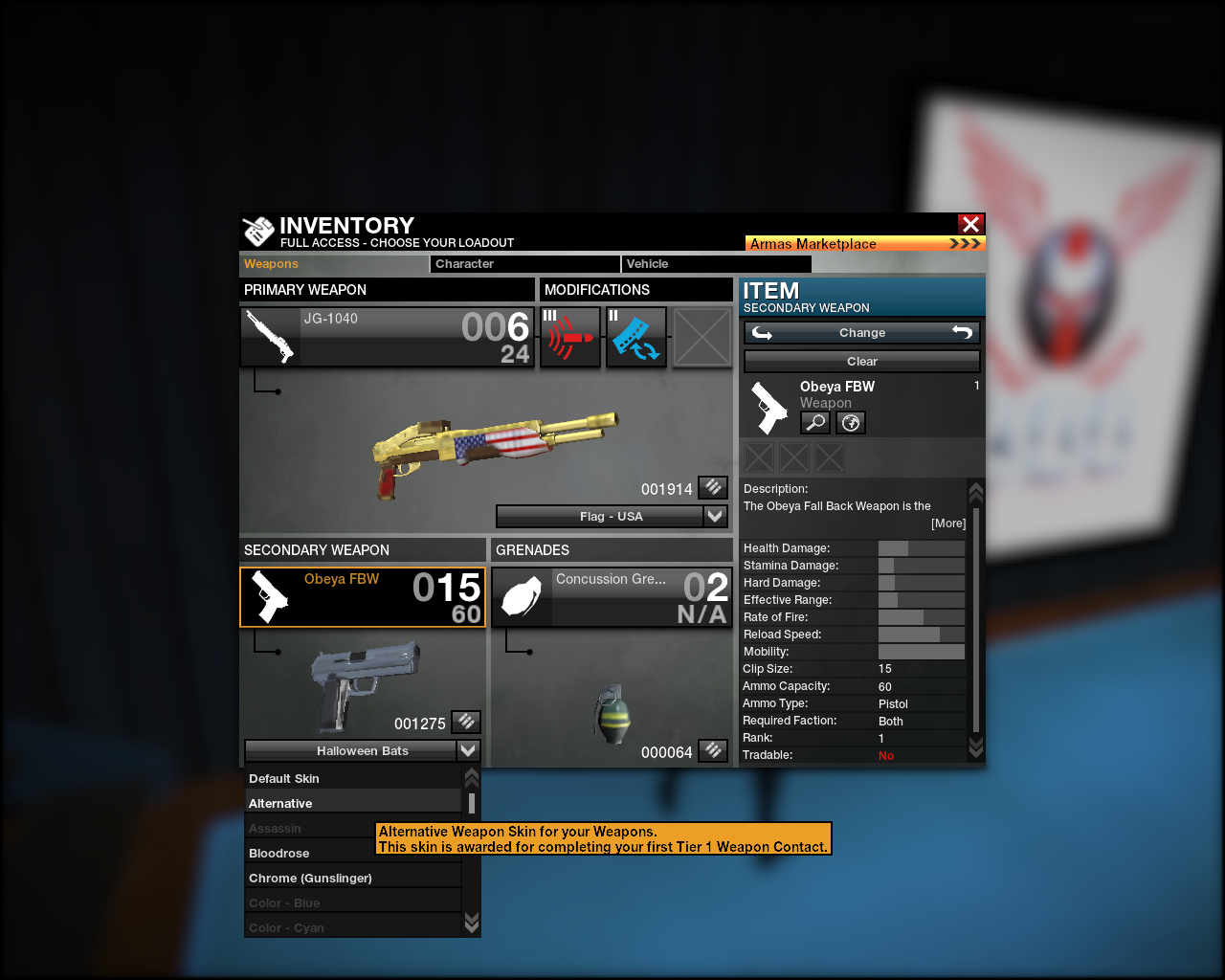Screen dimensions: 1225x980
Task: Select the JG-1040 primary weapon slot
Action: pos(387,337)
